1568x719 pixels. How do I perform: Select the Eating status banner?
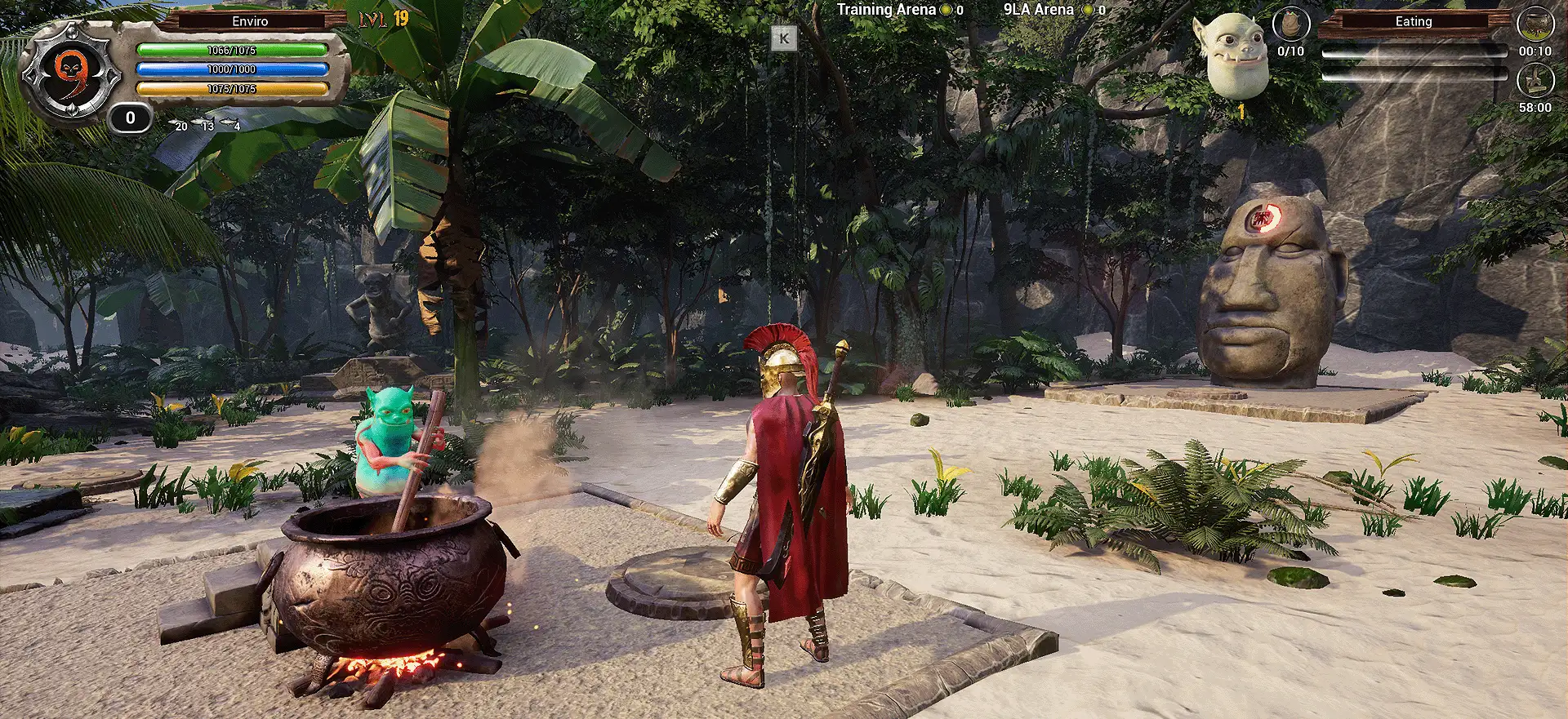pyautogui.click(x=1413, y=22)
